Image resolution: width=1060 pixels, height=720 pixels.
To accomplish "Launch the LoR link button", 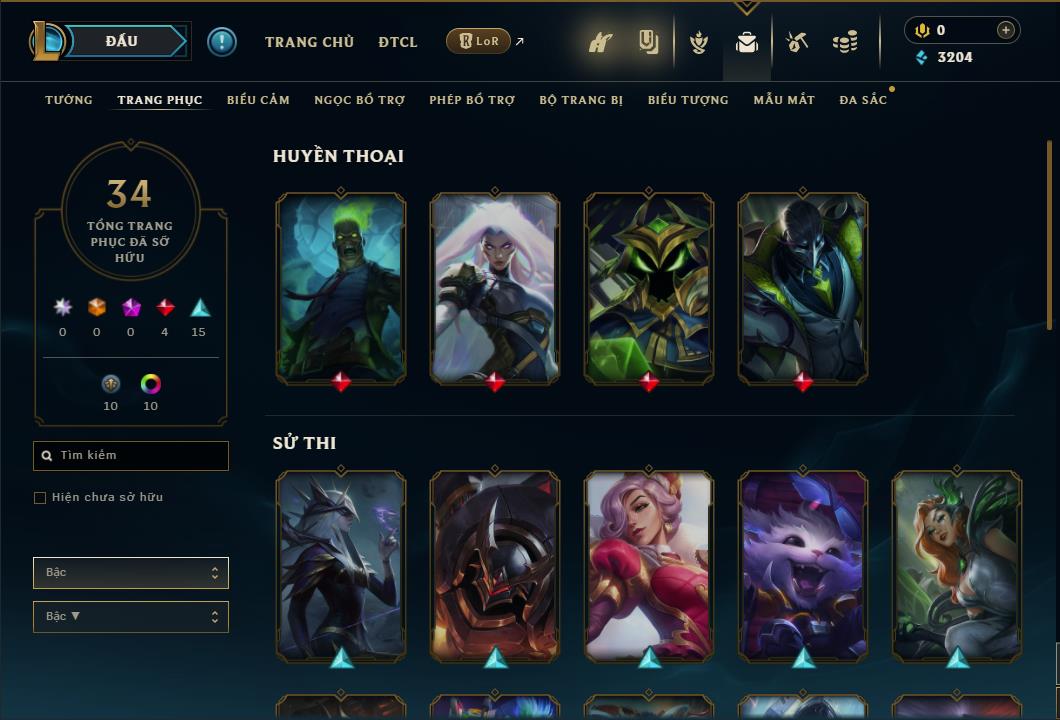I will (479, 41).
